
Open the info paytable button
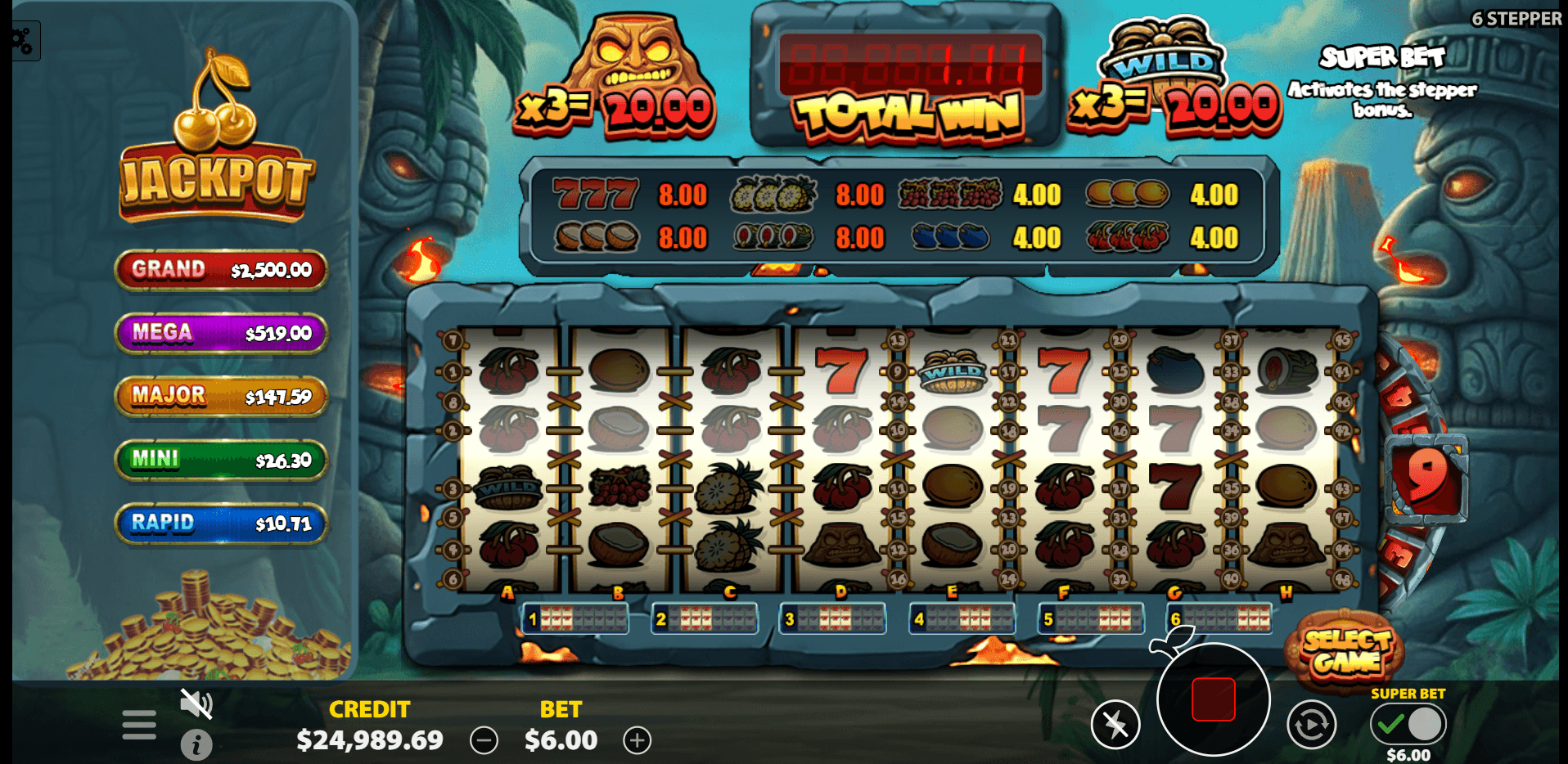point(196,744)
